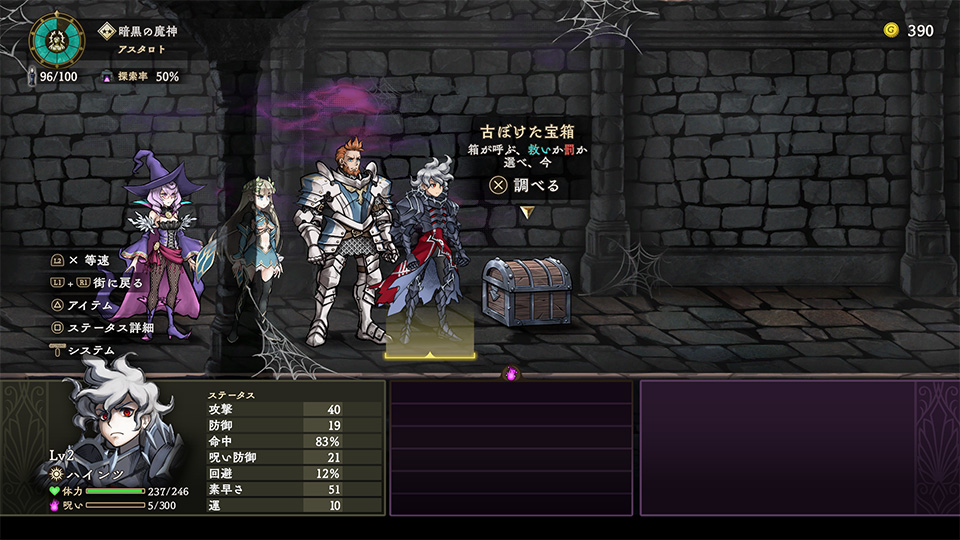Image resolution: width=960 pixels, height=540 pixels.
Task: Open the システム menu
Action: tap(90, 351)
